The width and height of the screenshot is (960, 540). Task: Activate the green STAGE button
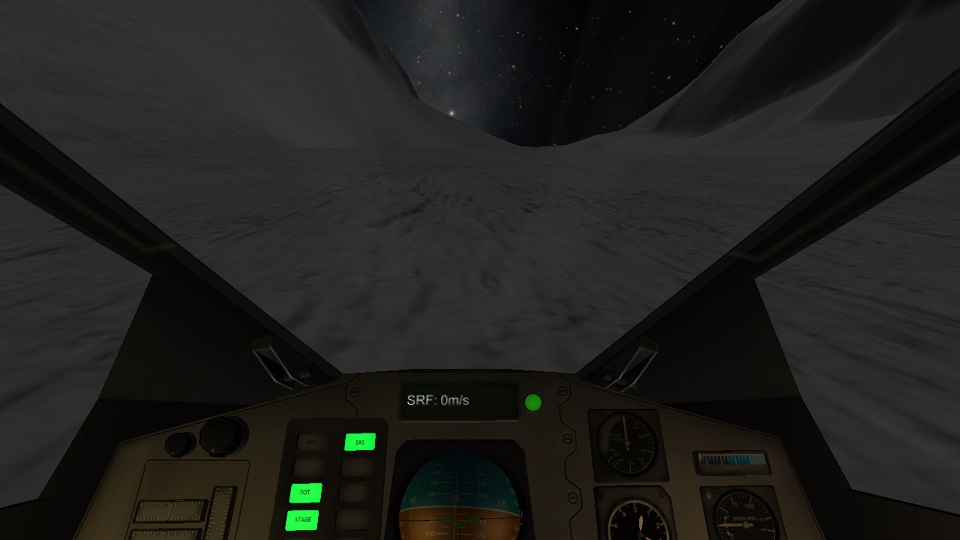click(303, 520)
